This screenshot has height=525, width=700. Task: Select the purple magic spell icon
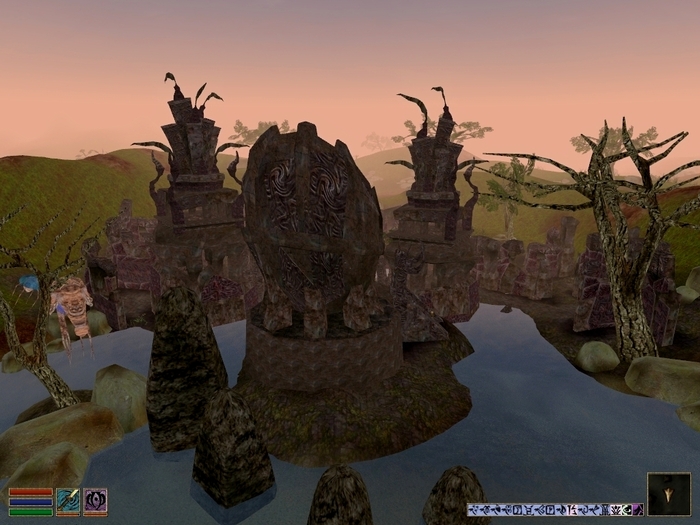coord(95,500)
